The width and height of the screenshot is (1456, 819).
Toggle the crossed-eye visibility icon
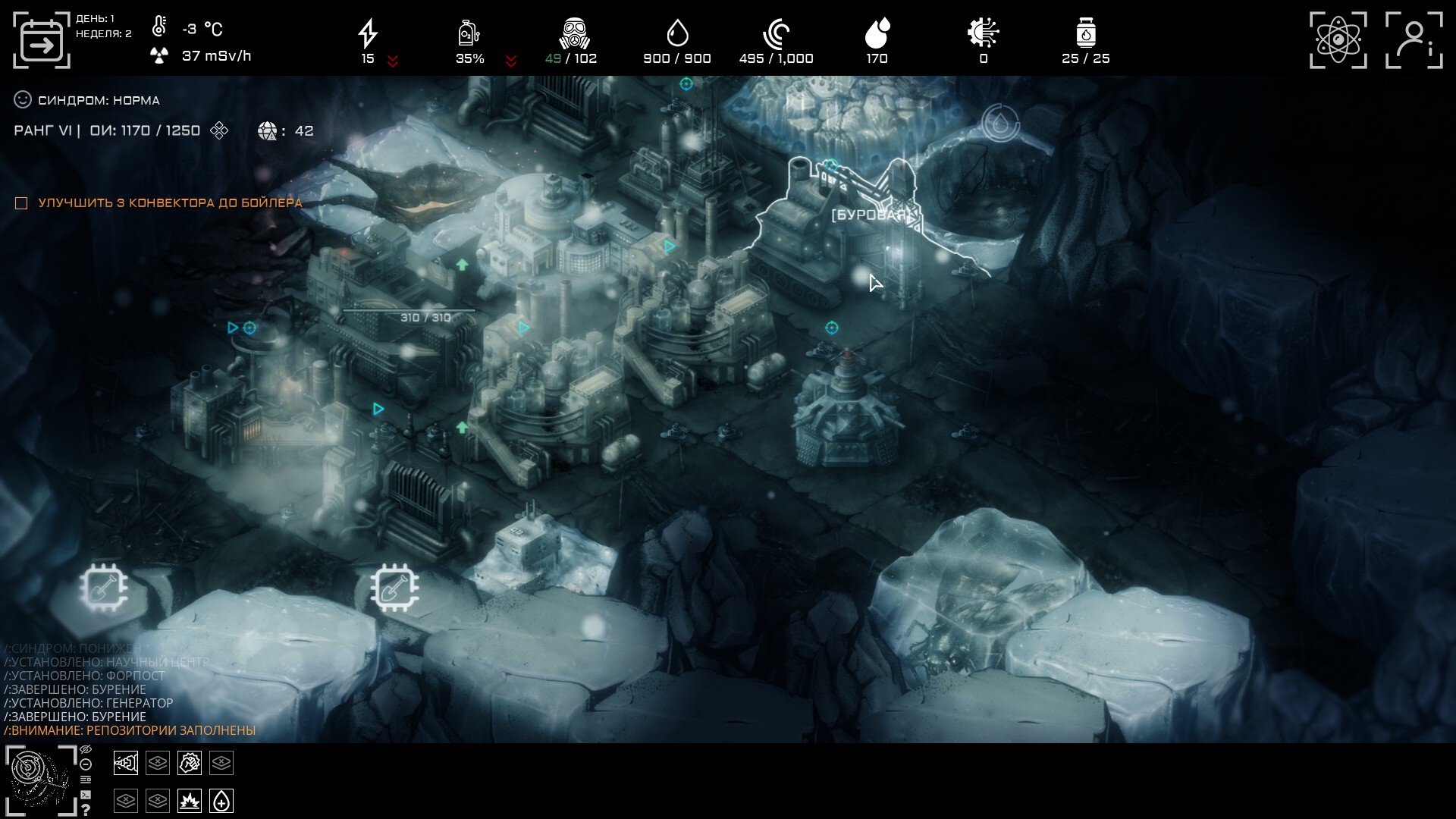point(86,750)
